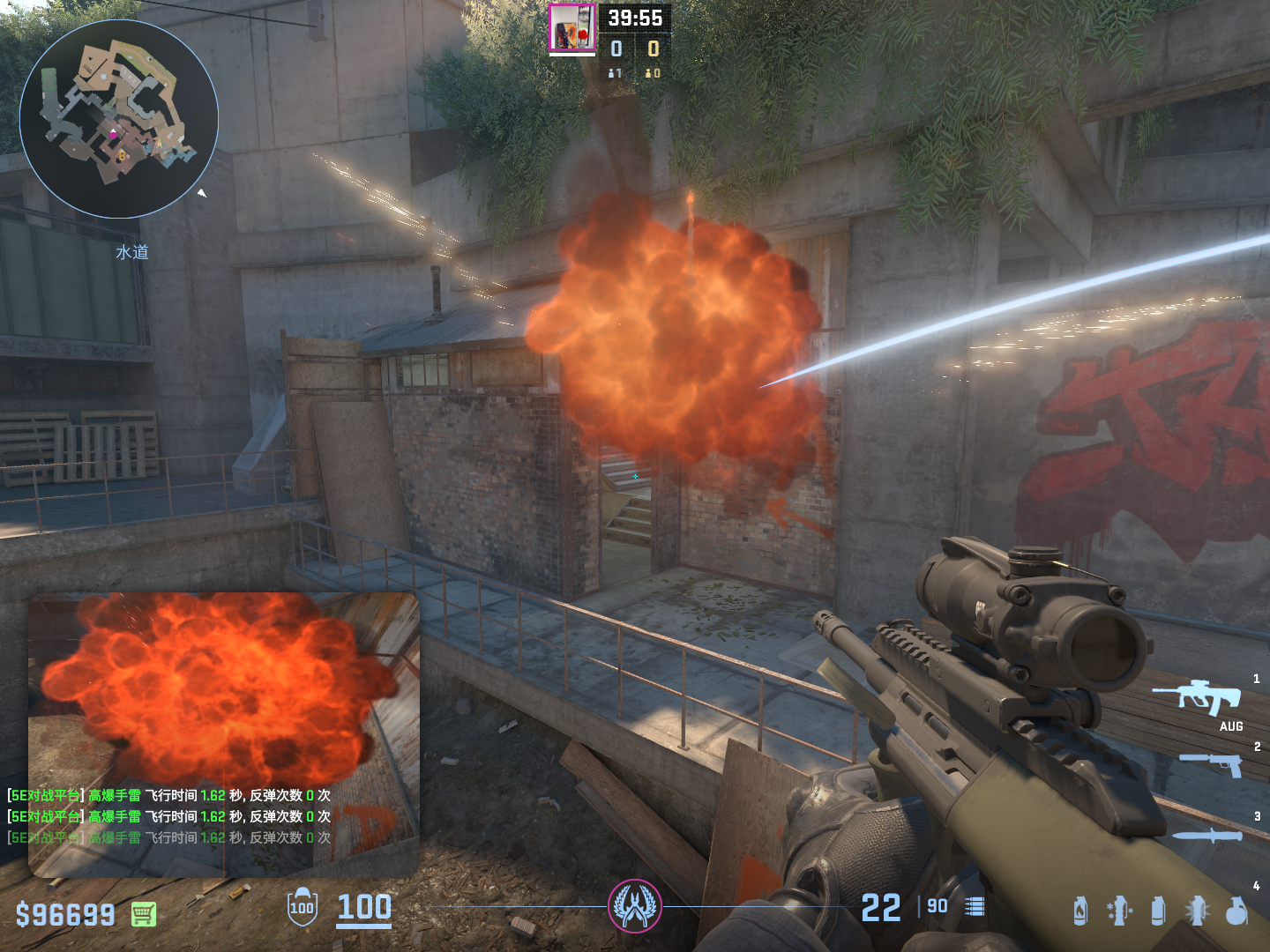
Task: Choose the HE grenade icon
Action: [1236, 911]
